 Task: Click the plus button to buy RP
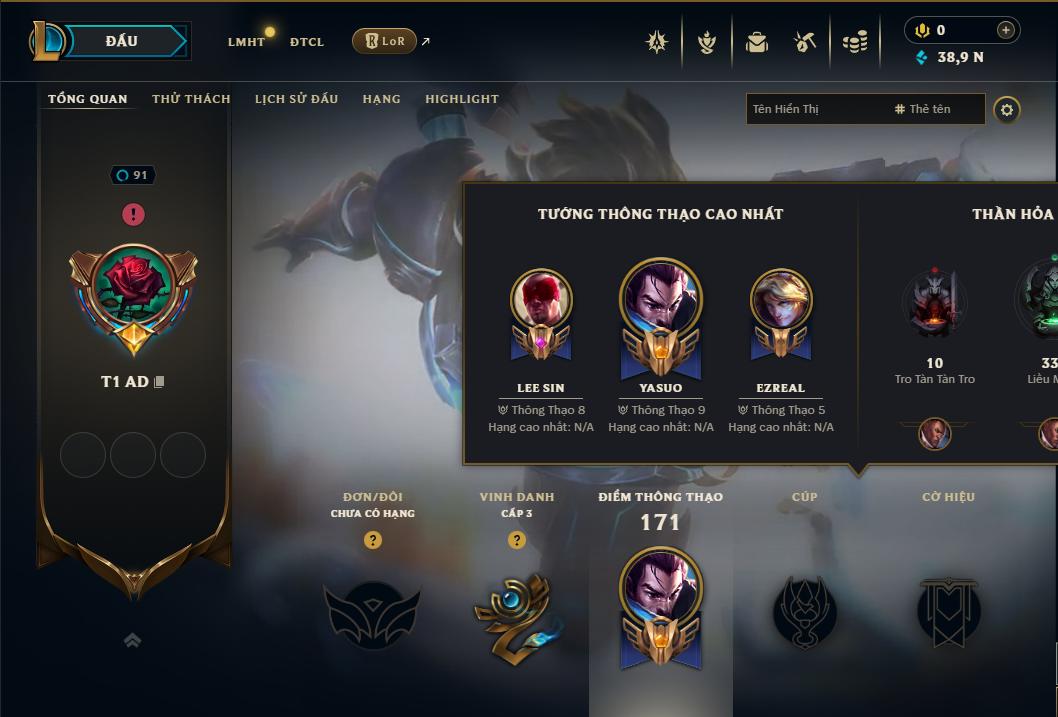pos(1005,30)
